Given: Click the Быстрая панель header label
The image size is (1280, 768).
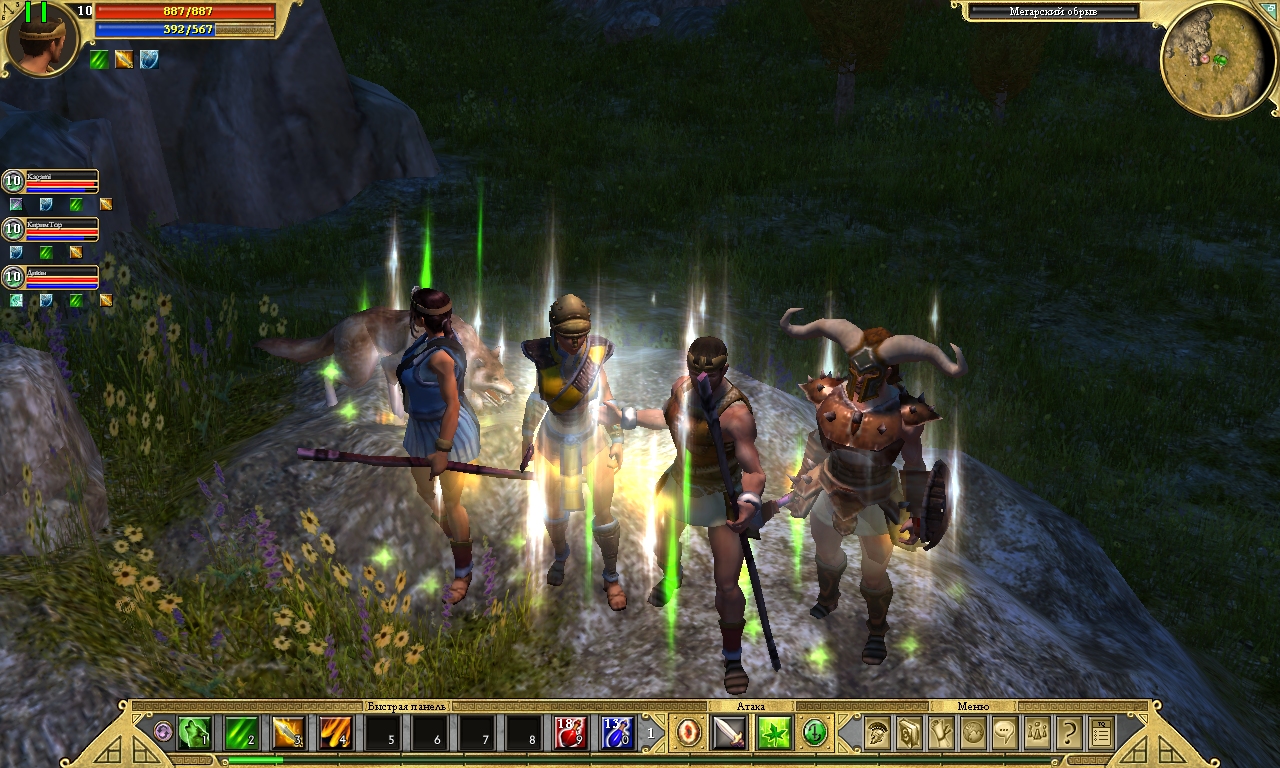Looking at the screenshot, I should [409, 706].
